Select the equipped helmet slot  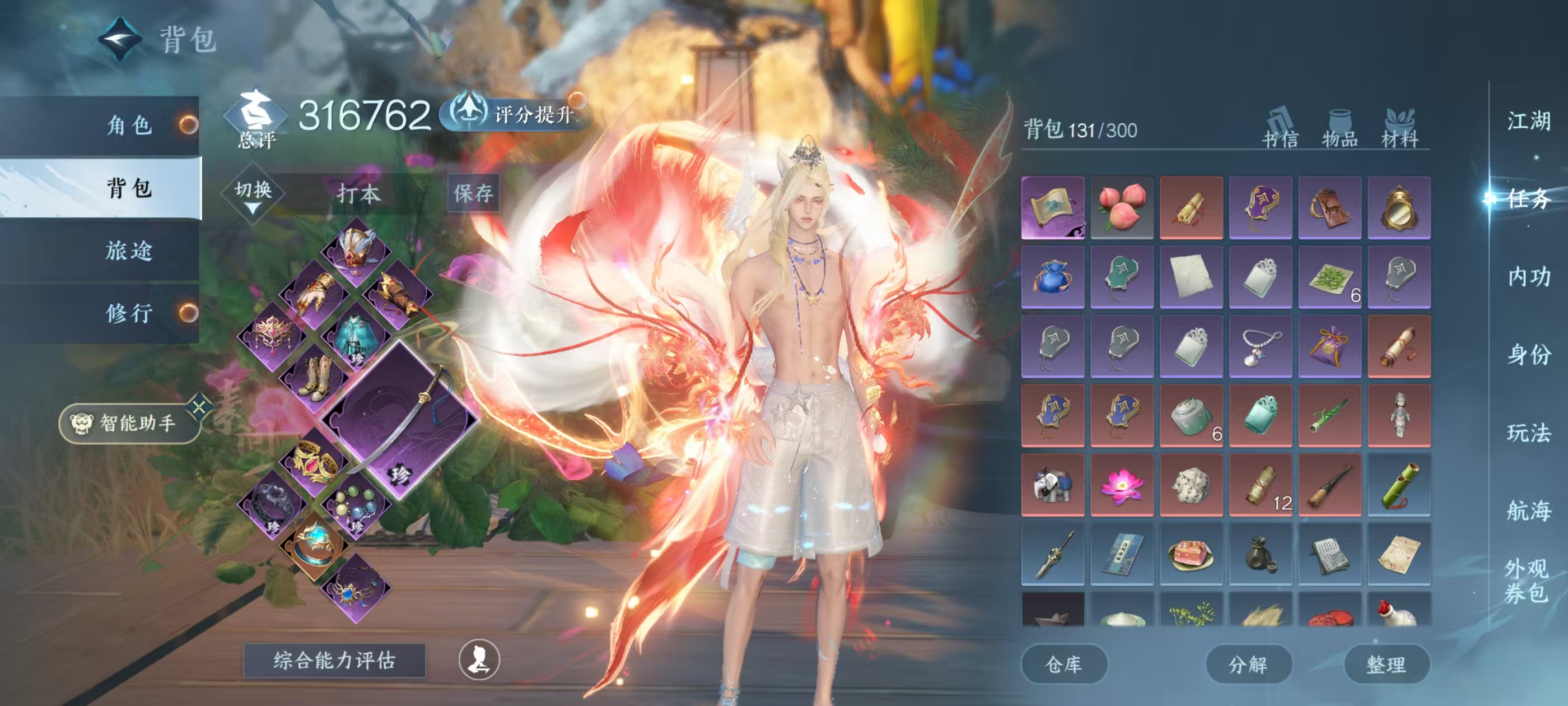pyautogui.click(x=356, y=250)
